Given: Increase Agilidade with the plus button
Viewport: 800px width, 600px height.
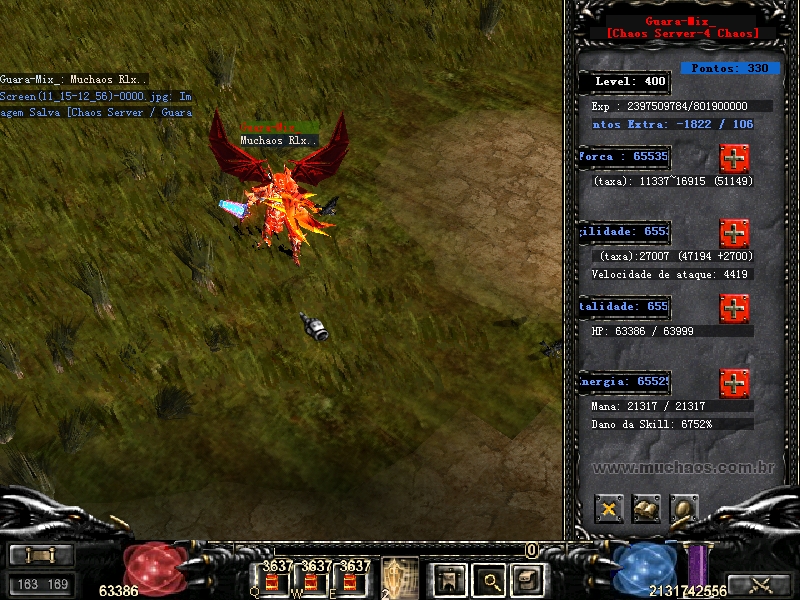Looking at the screenshot, I should (734, 233).
